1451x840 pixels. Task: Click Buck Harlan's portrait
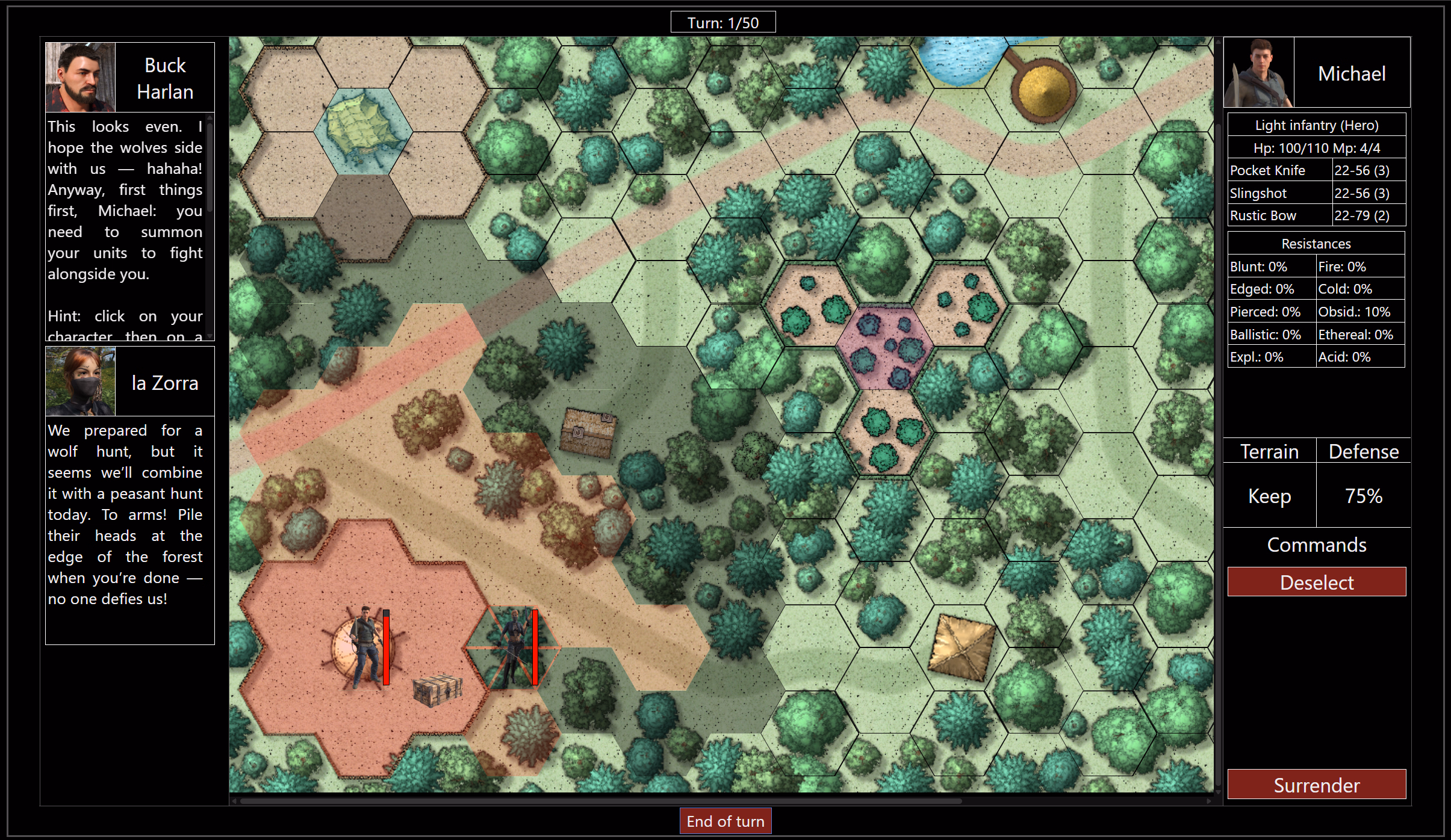pyautogui.click(x=80, y=77)
